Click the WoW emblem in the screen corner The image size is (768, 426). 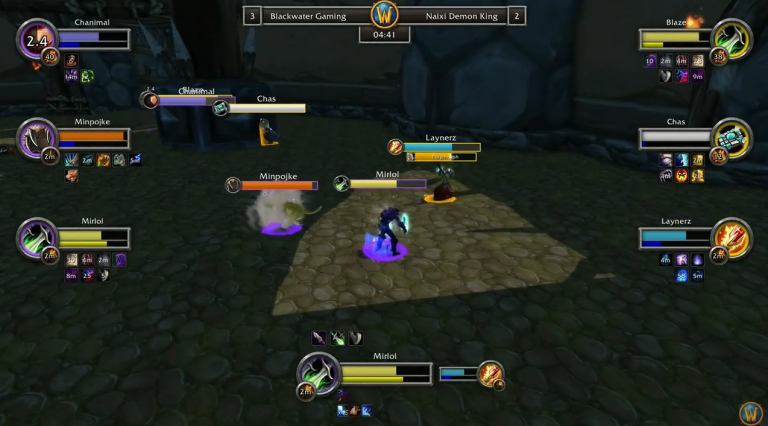(x=751, y=412)
